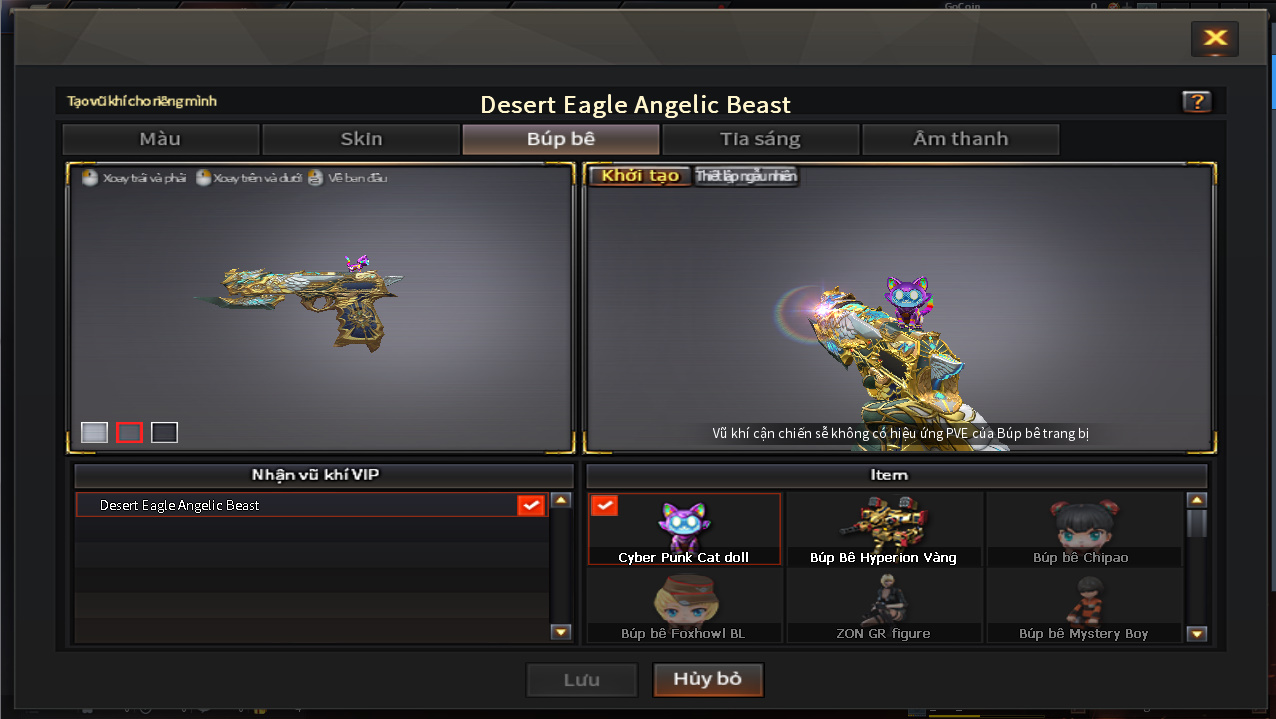Close the weapon customization window
The image size is (1276, 719).
click(x=1215, y=38)
